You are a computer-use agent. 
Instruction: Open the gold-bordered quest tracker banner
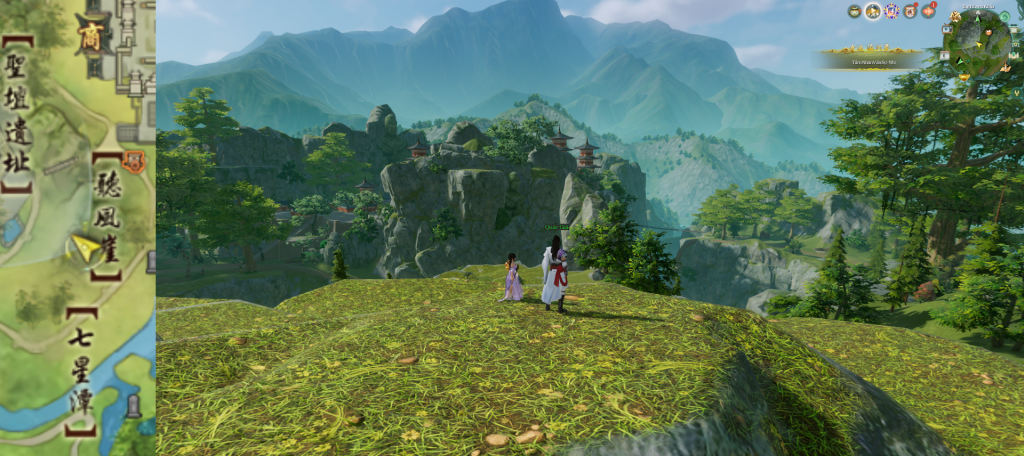[872, 59]
